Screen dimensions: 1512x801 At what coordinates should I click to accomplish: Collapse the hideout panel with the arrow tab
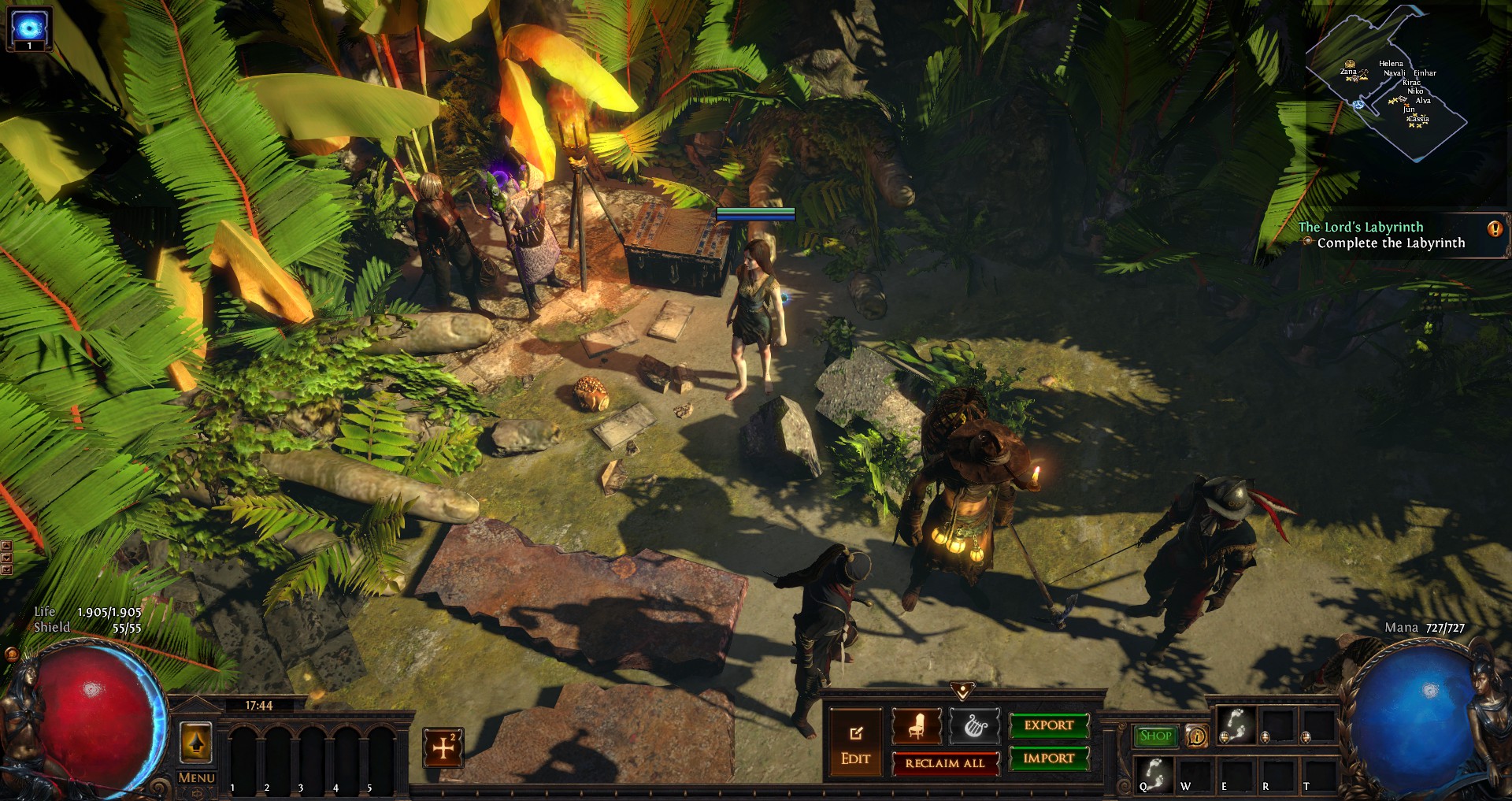pos(962,692)
